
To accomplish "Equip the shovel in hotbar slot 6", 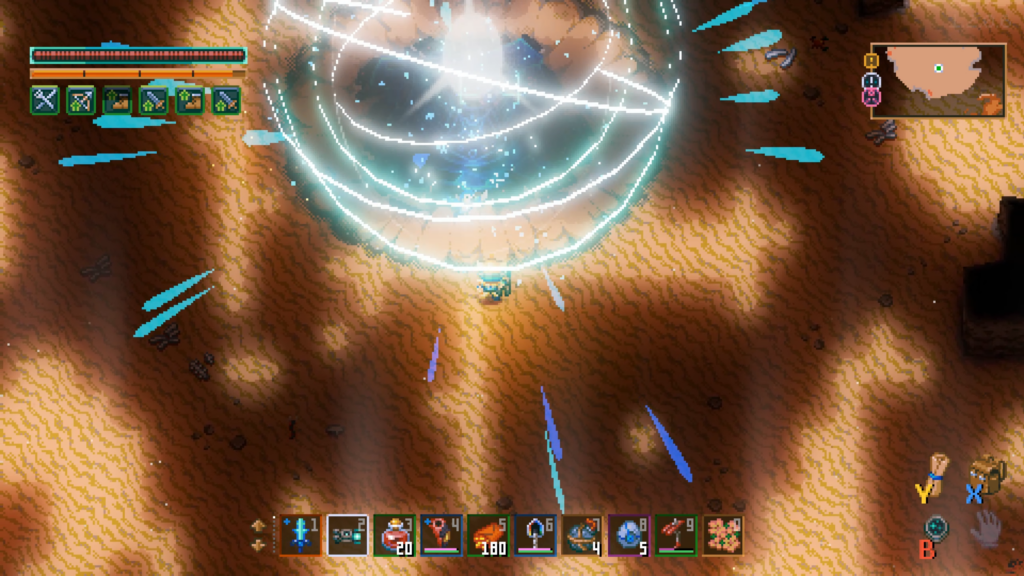I will tap(535, 535).
